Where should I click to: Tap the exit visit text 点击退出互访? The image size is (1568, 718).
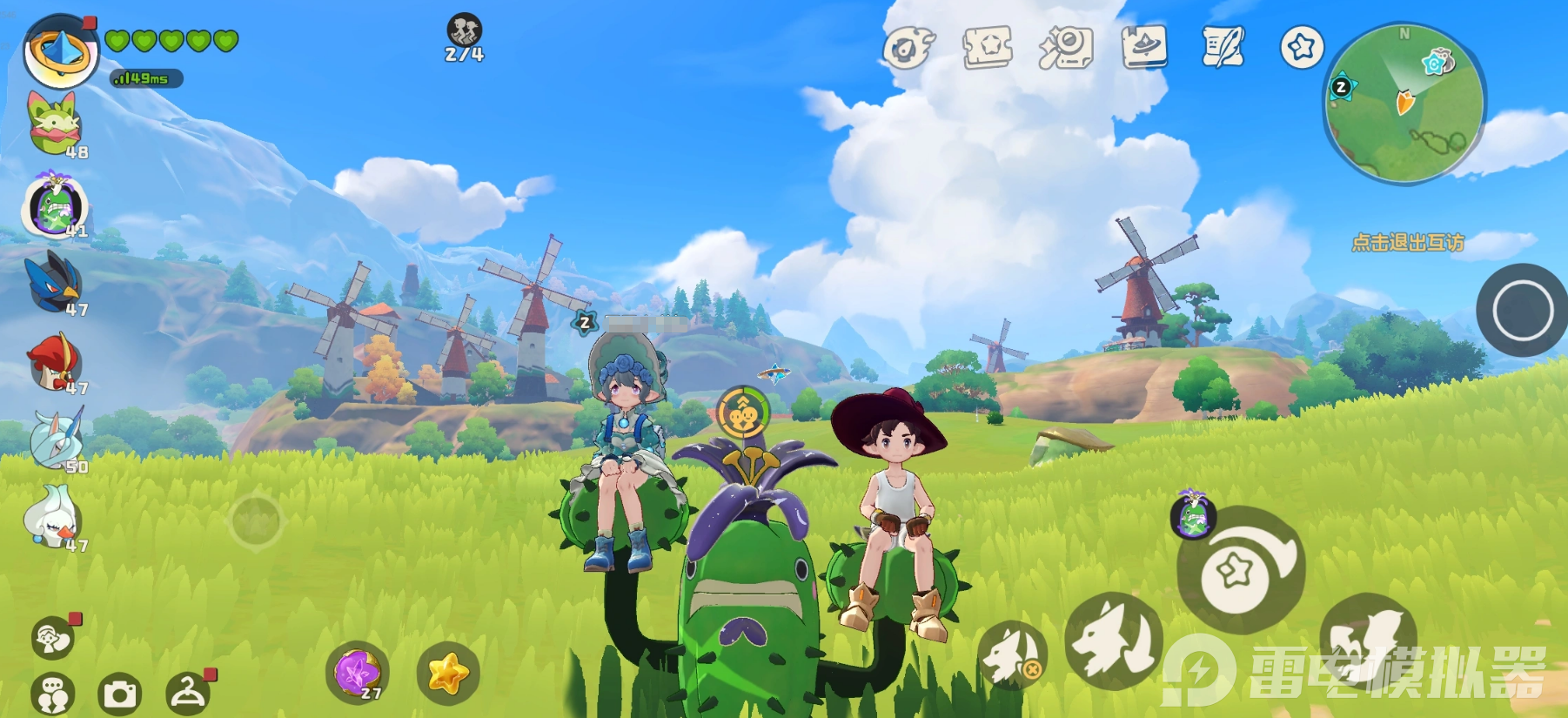pos(1407,243)
